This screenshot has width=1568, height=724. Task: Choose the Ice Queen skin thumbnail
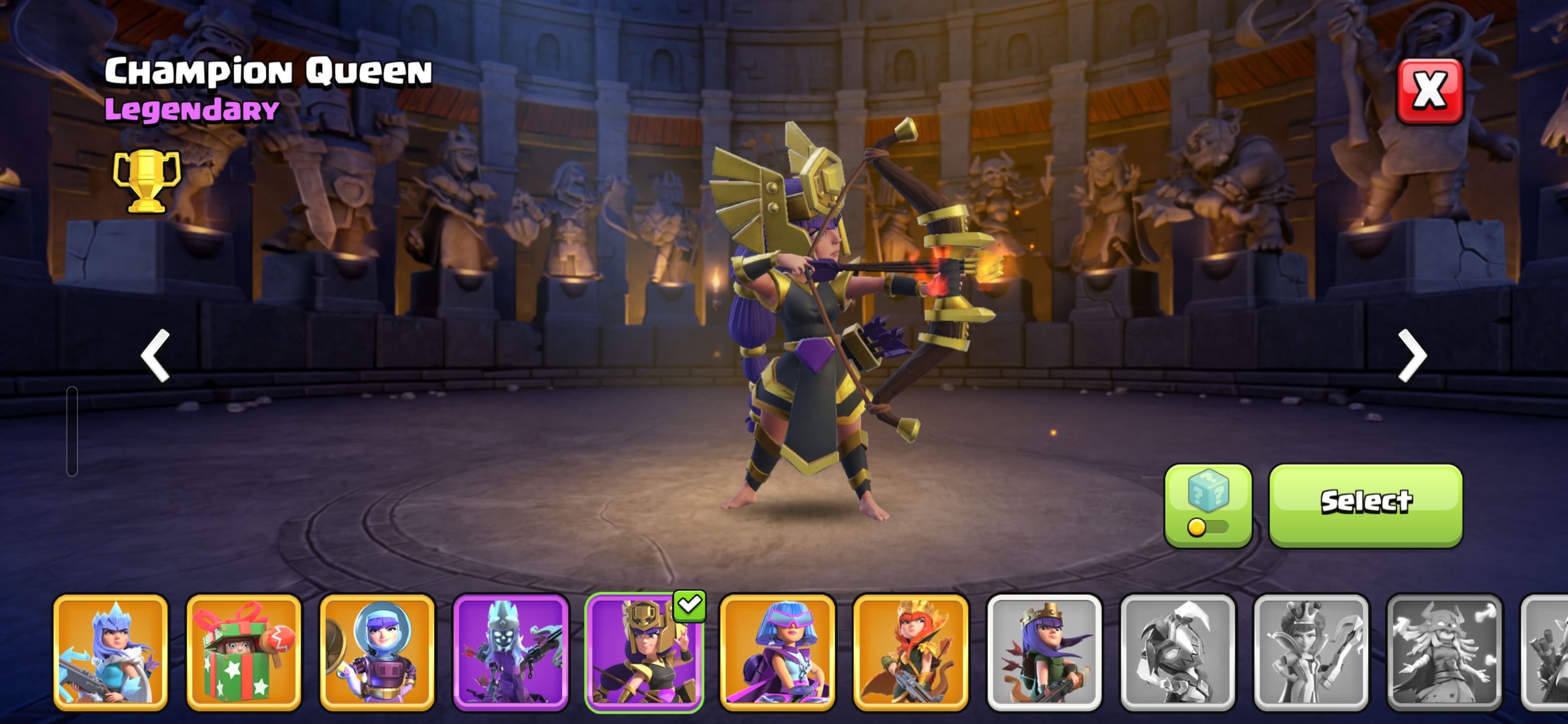[x=110, y=652]
